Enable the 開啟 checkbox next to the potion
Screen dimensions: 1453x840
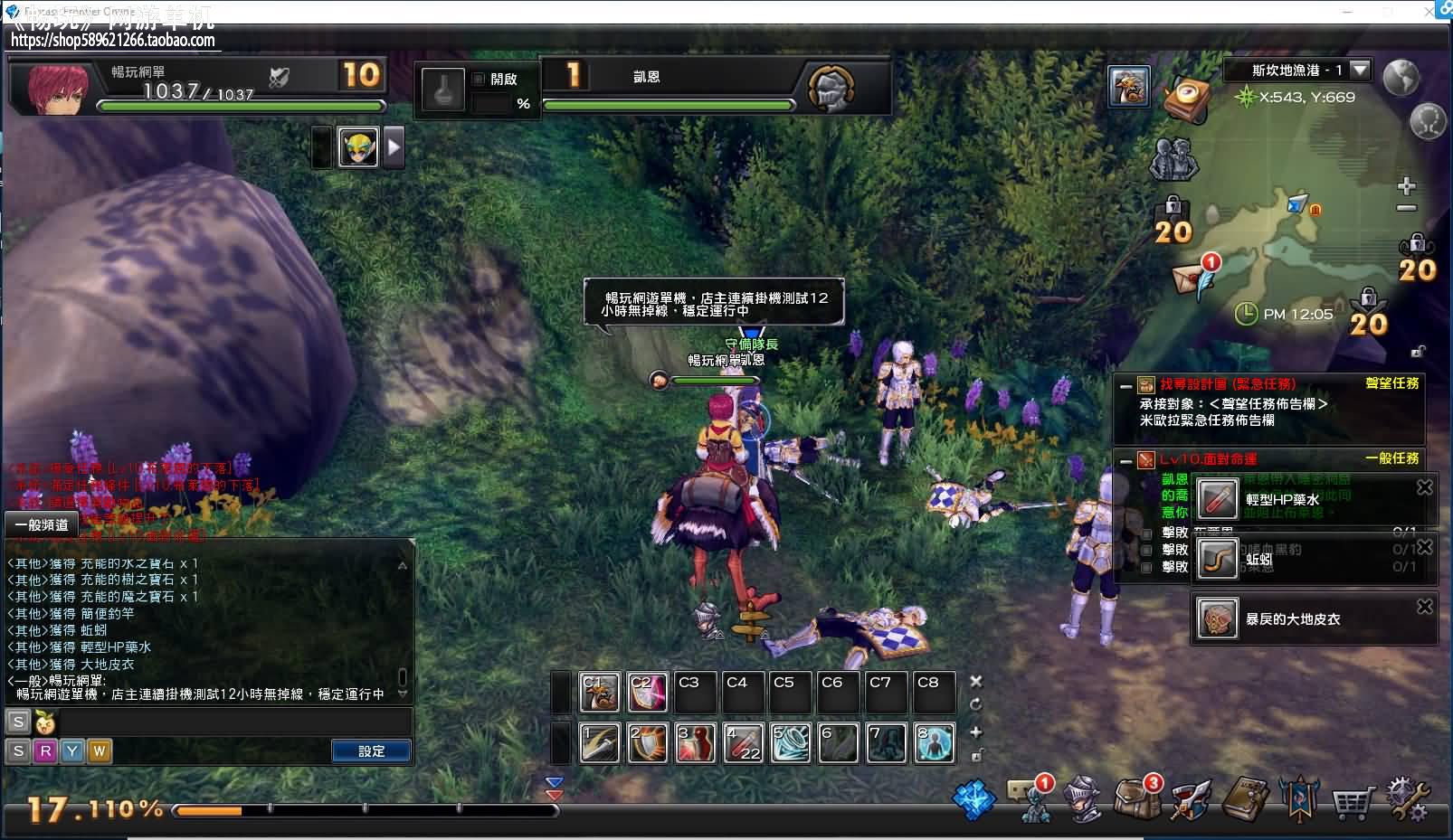[477, 79]
